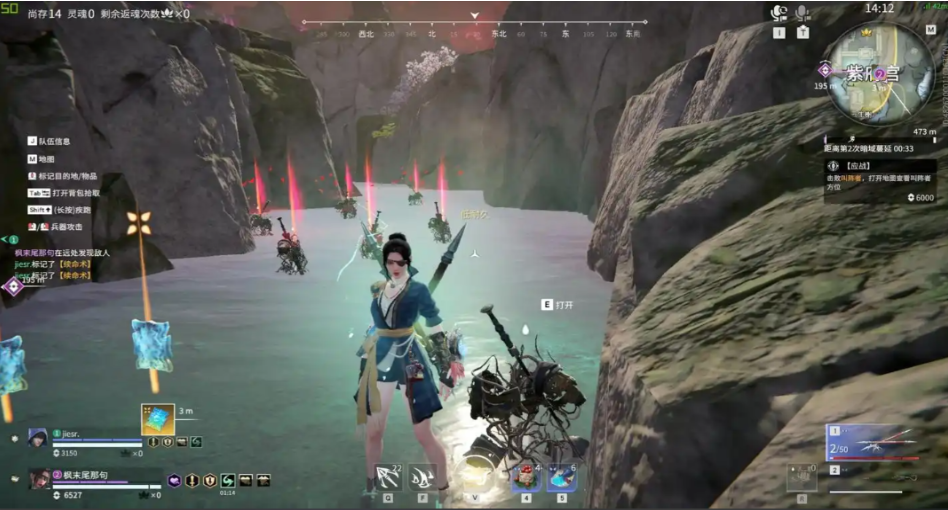Select teammate jiesr's portrait
Viewport: 948px width, 510px height.
coord(38,437)
